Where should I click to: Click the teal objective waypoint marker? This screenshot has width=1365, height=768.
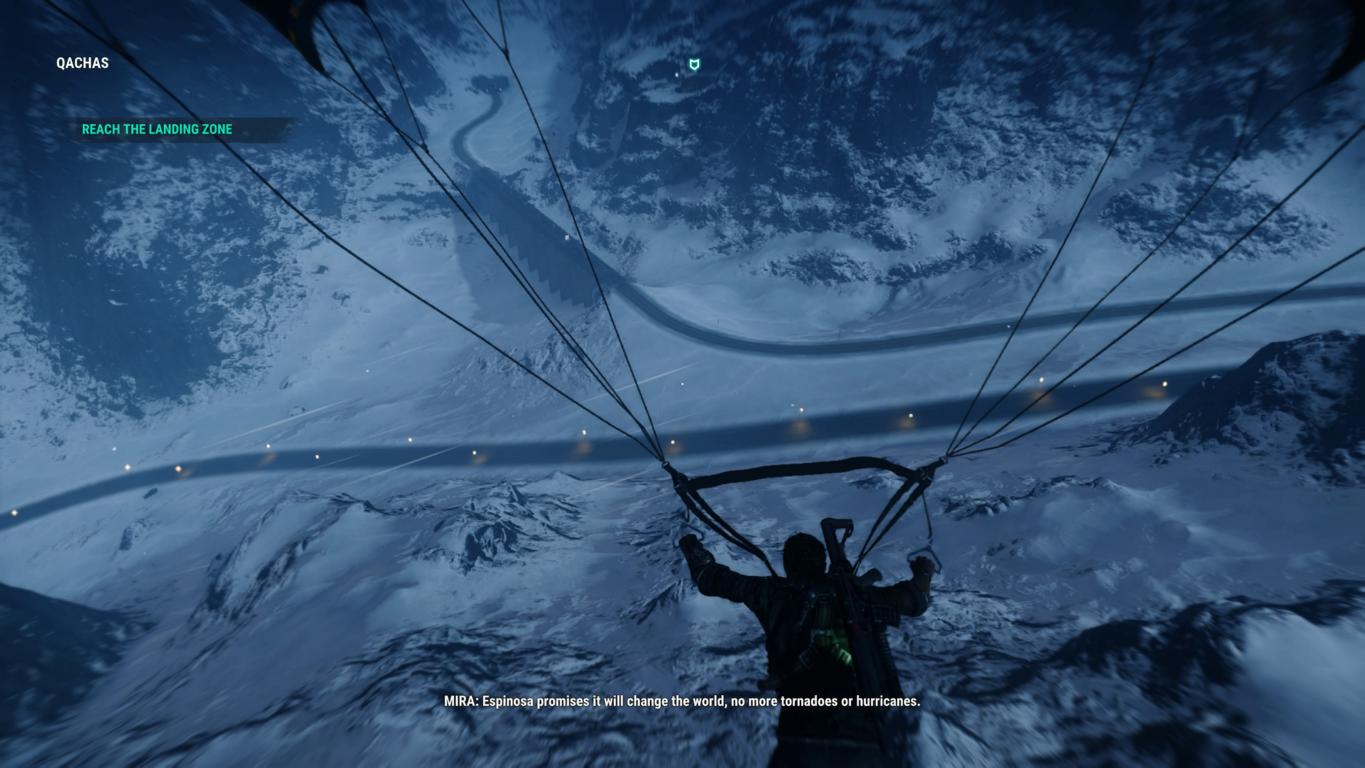pyautogui.click(x=694, y=65)
